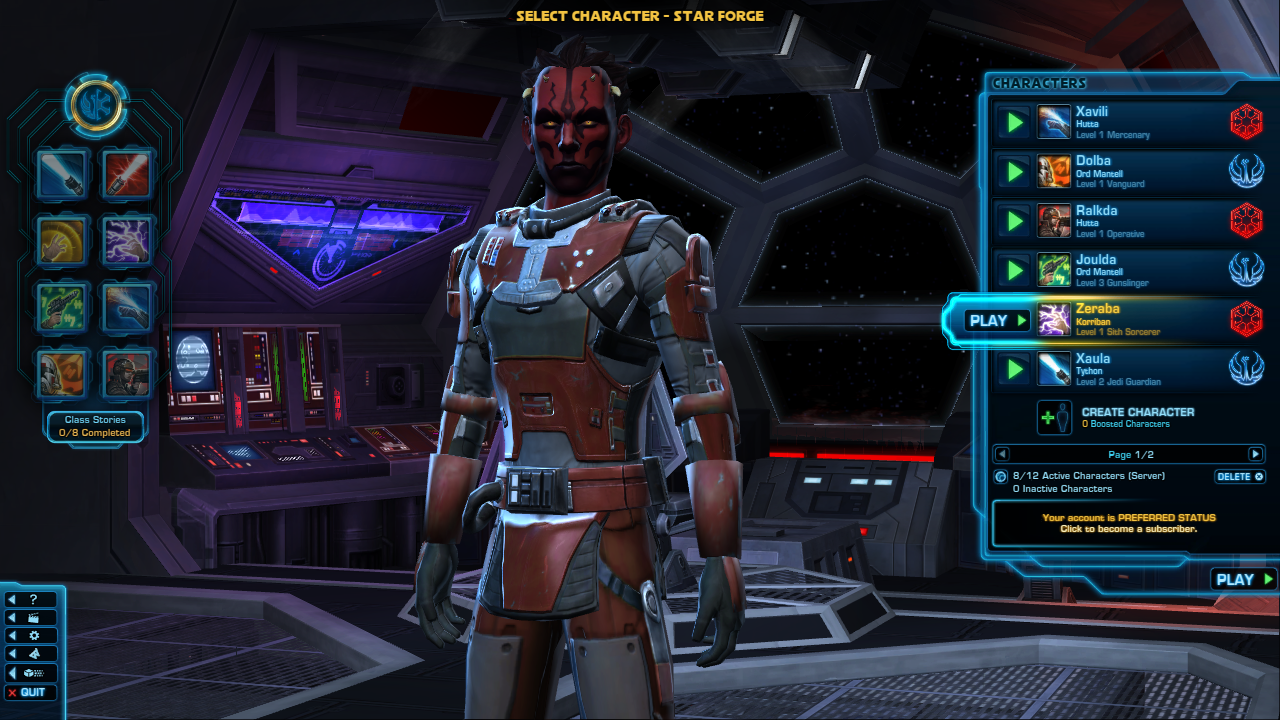
Task: Go to the next character page
Action: [x=1255, y=454]
